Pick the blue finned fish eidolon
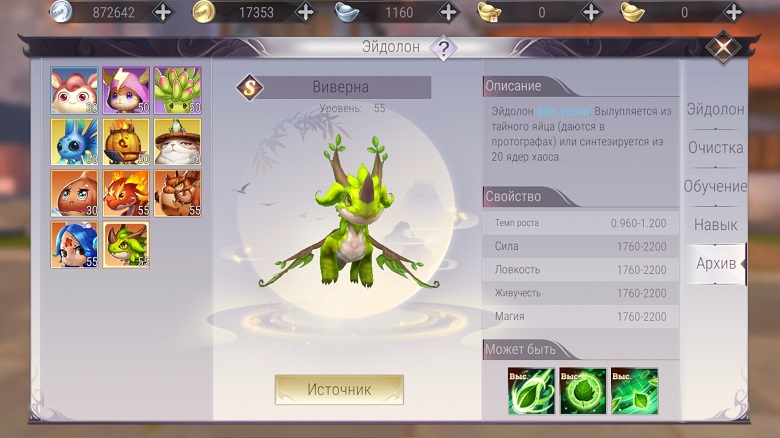The width and height of the screenshot is (780, 438). (75, 142)
